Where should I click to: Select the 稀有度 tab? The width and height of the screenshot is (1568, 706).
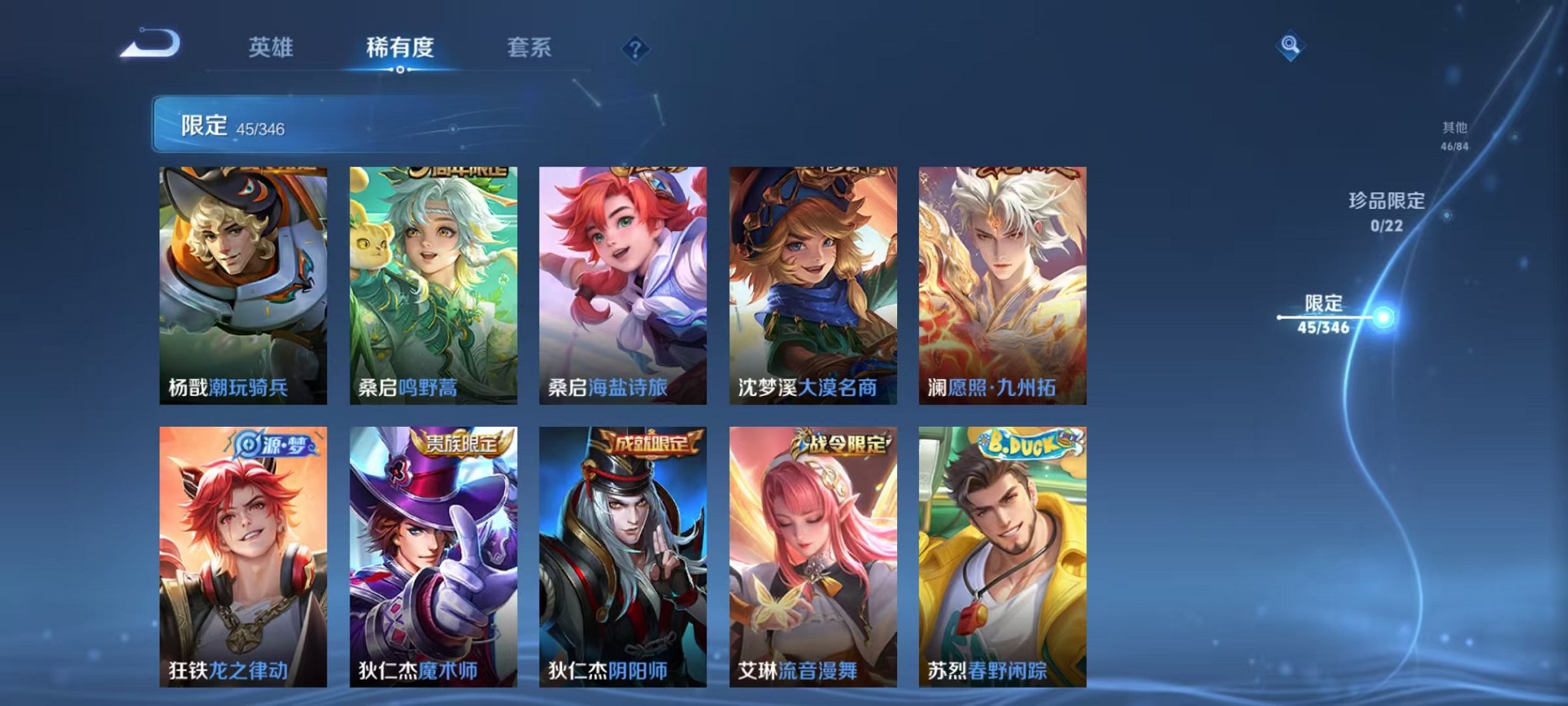401,48
